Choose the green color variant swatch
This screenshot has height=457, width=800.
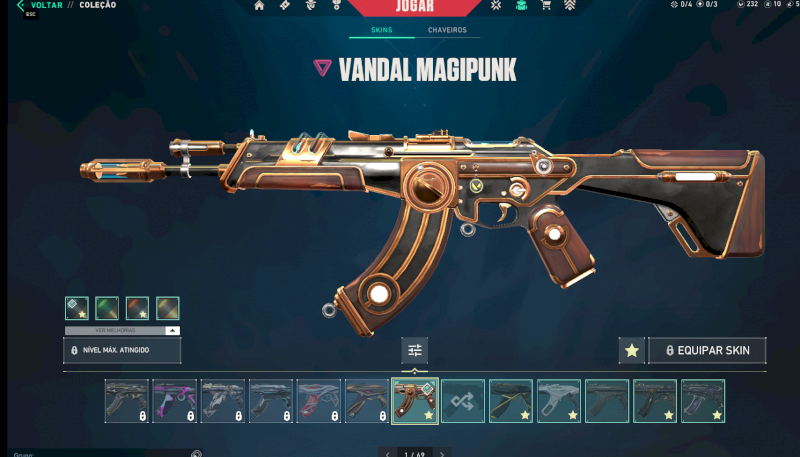pyautogui.click(x=107, y=308)
